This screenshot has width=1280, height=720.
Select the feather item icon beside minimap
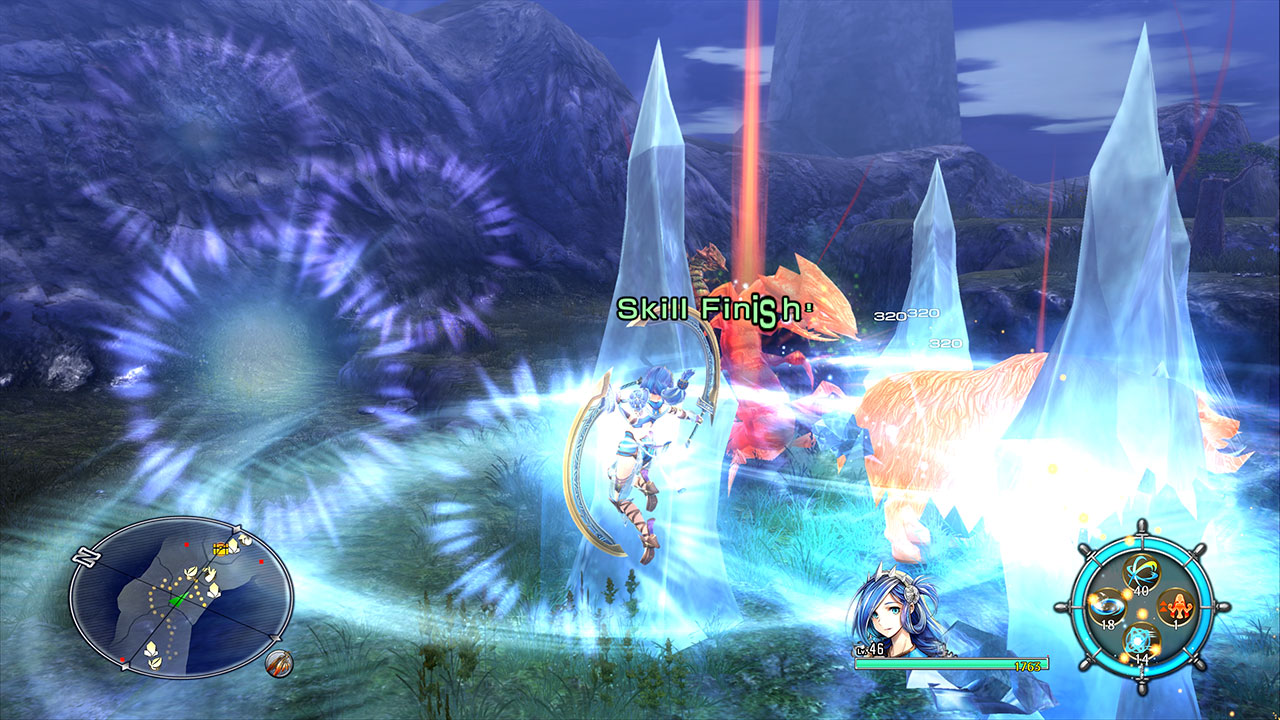click(279, 663)
